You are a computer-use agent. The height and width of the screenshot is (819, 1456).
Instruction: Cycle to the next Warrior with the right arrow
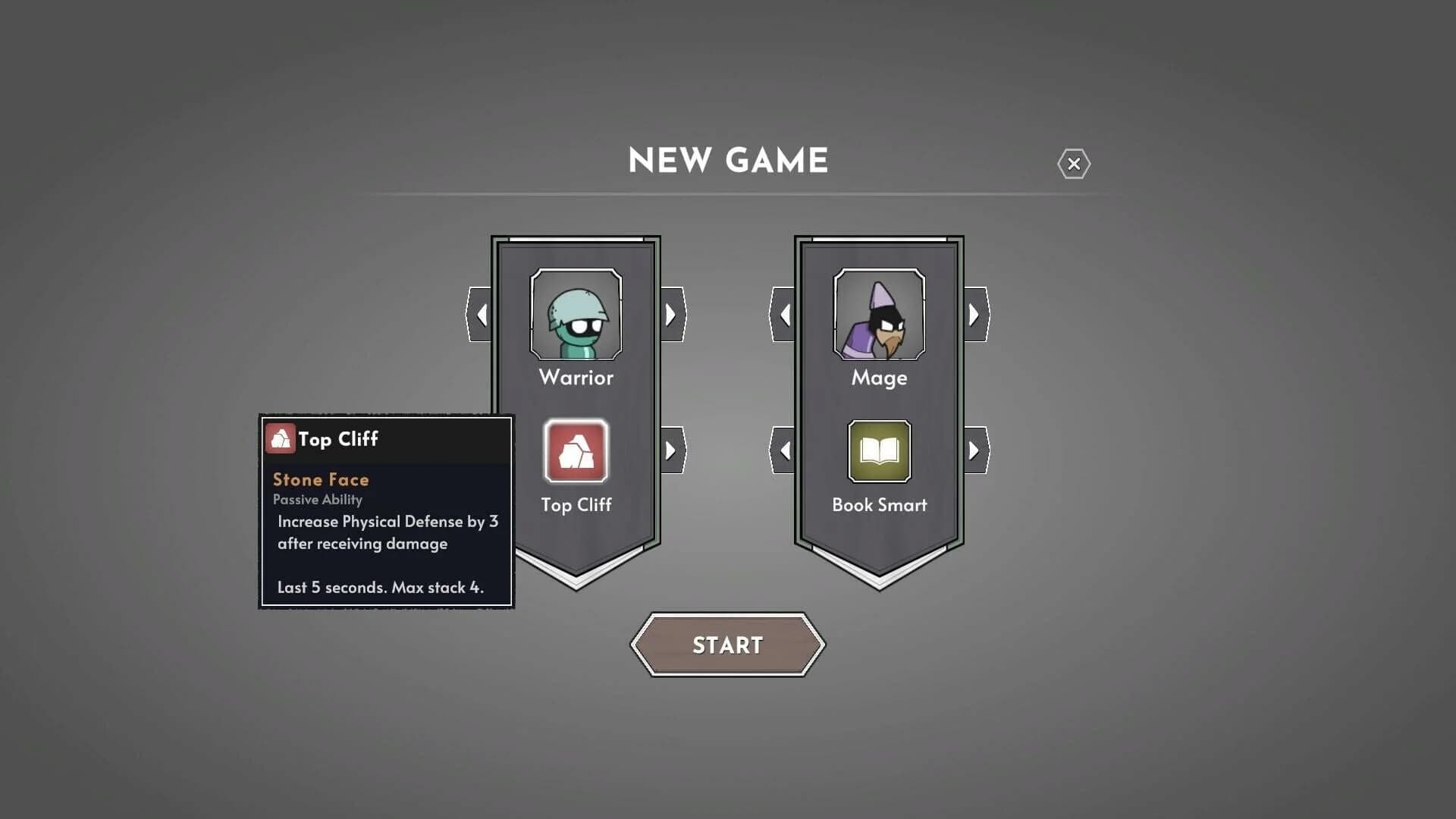coord(670,314)
